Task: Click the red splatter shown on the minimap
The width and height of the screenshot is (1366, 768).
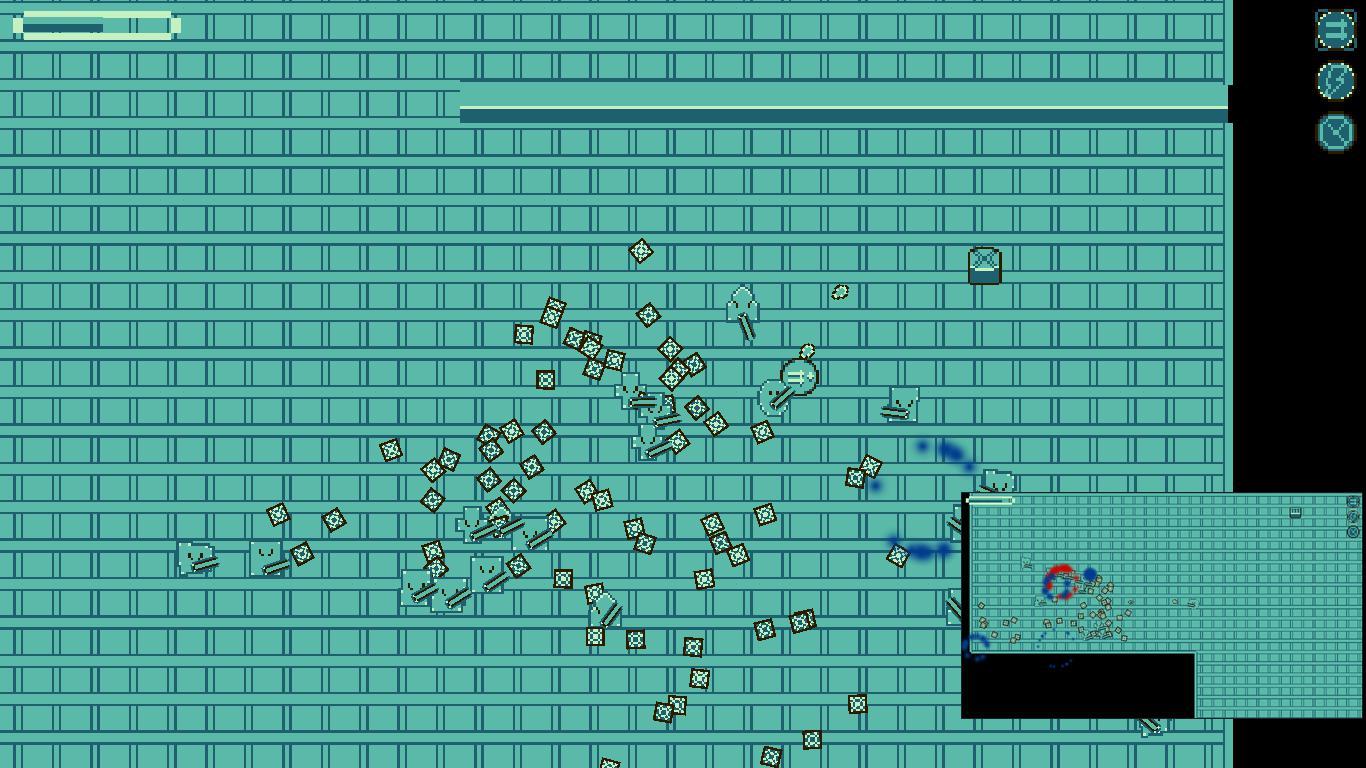Action: click(1058, 572)
